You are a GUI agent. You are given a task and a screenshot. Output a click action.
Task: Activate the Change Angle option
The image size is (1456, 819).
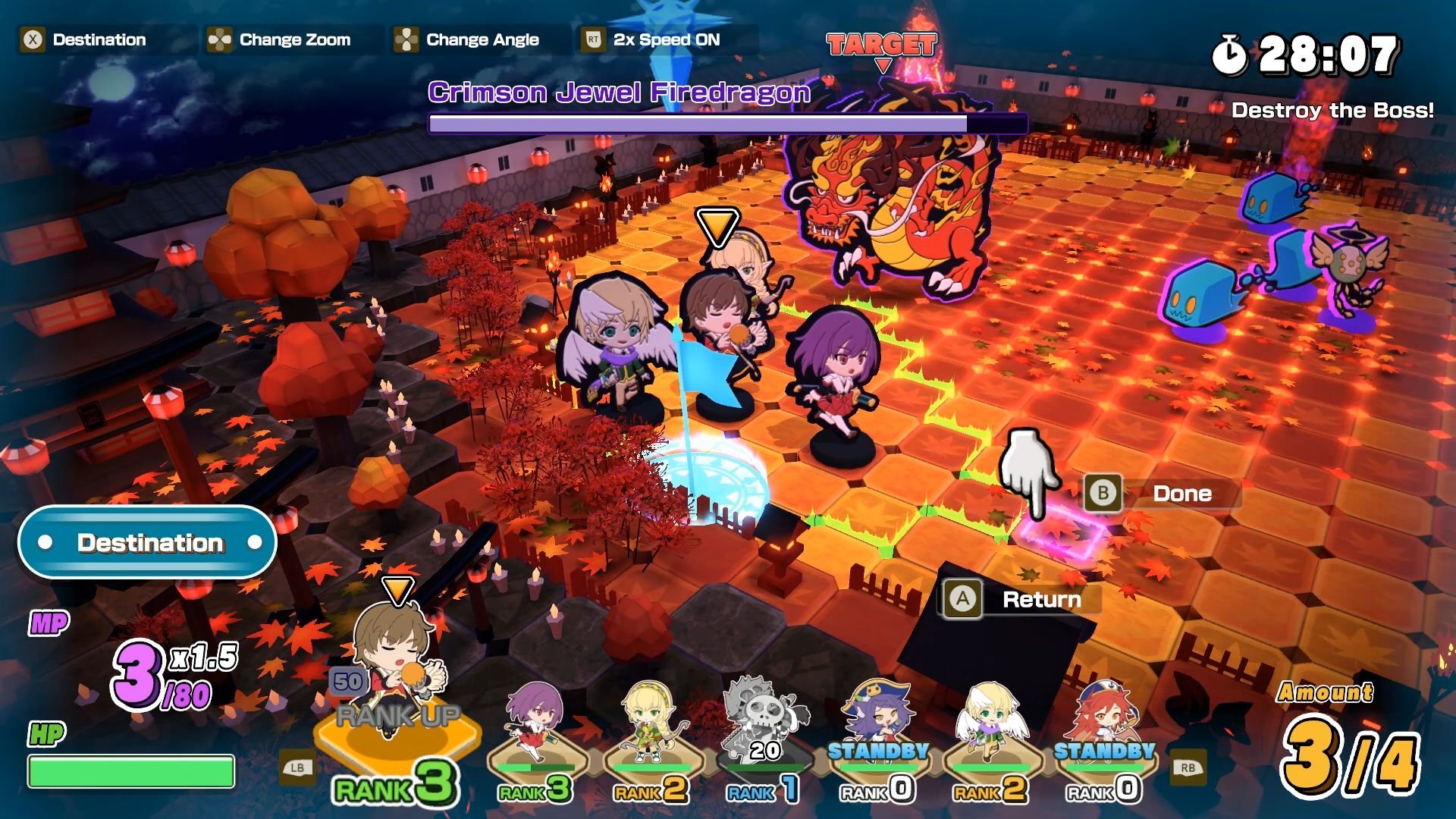click(x=467, y=39)
